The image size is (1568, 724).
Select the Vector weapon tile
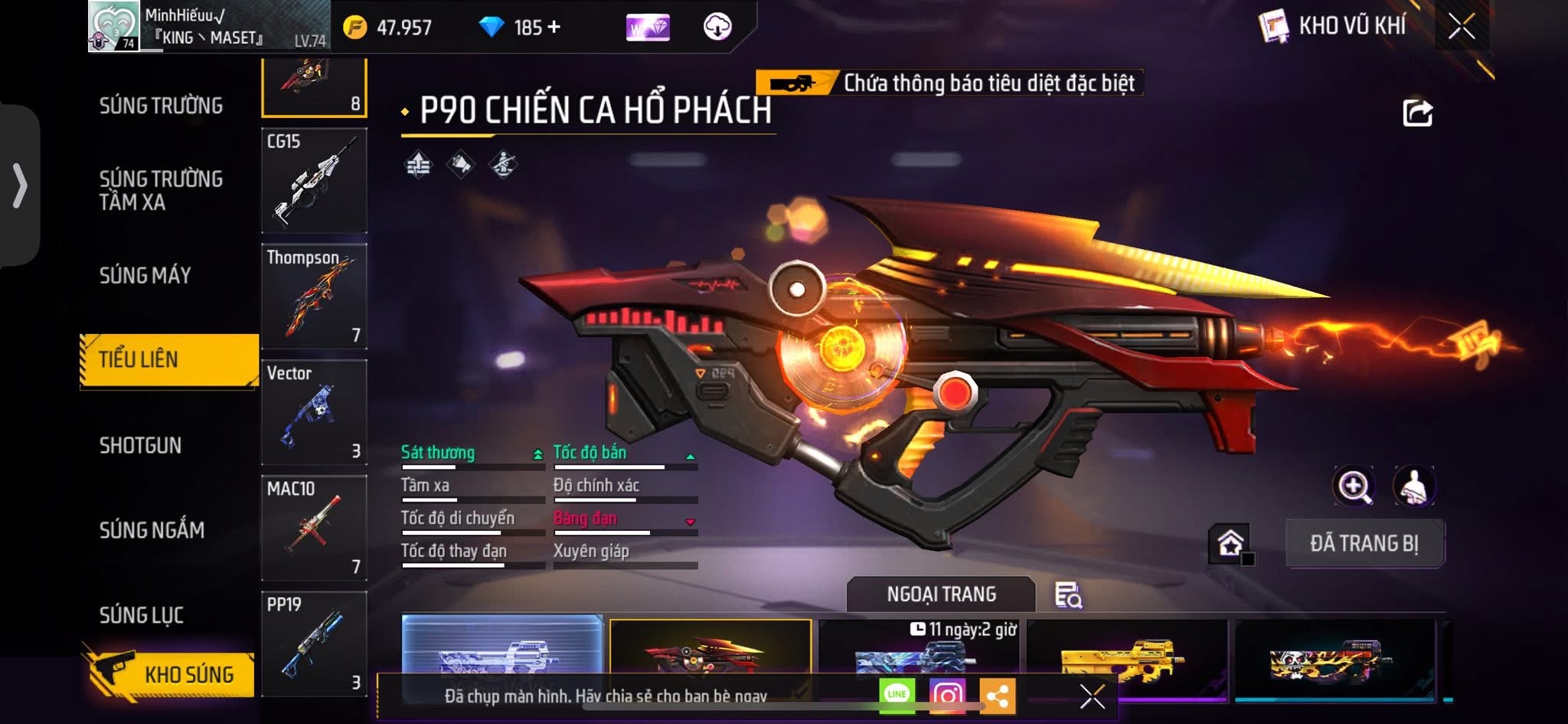click(314, 412)
